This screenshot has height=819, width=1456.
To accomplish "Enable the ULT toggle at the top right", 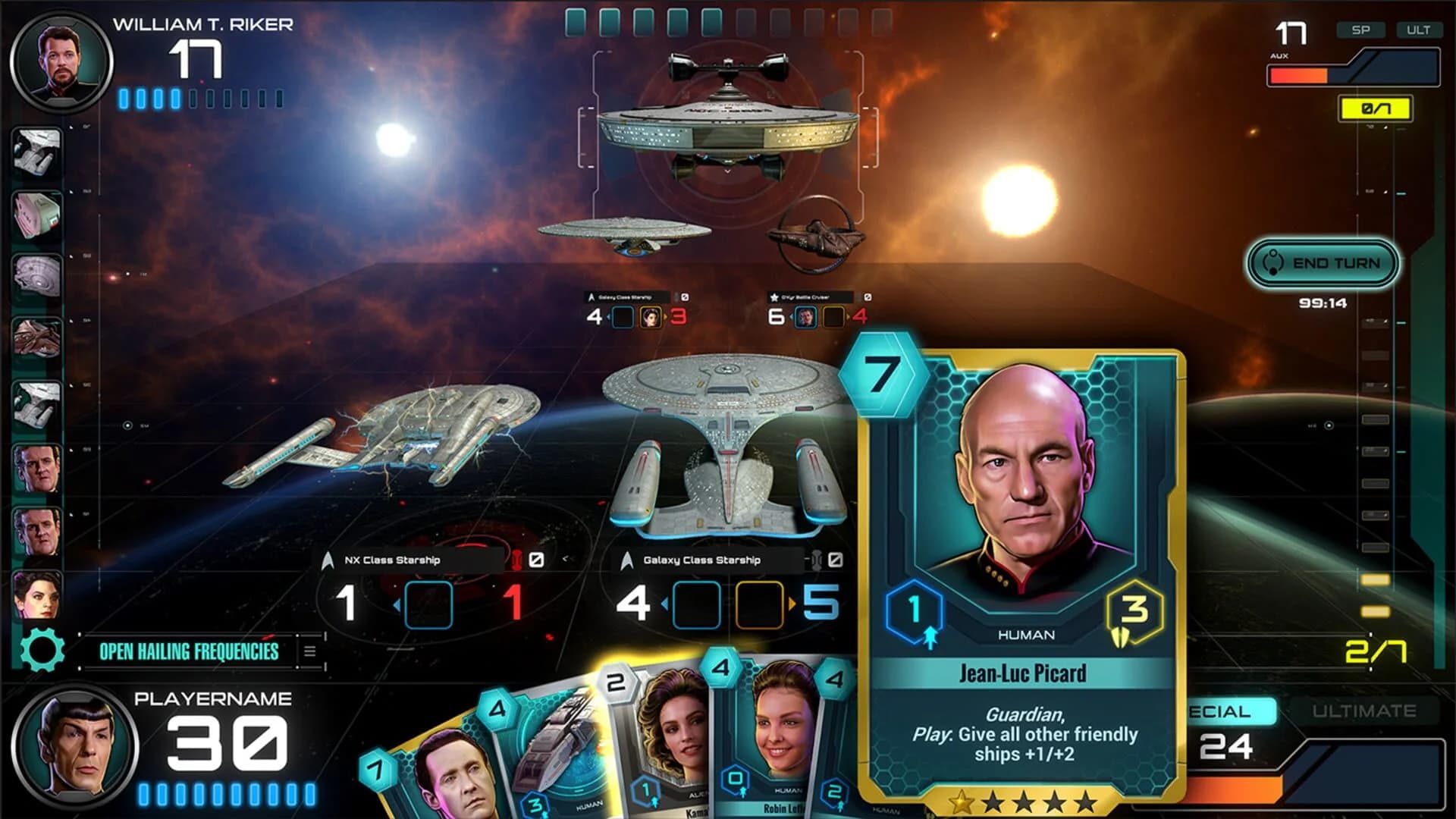I will pyautogui.click(x=1419, y=30).
